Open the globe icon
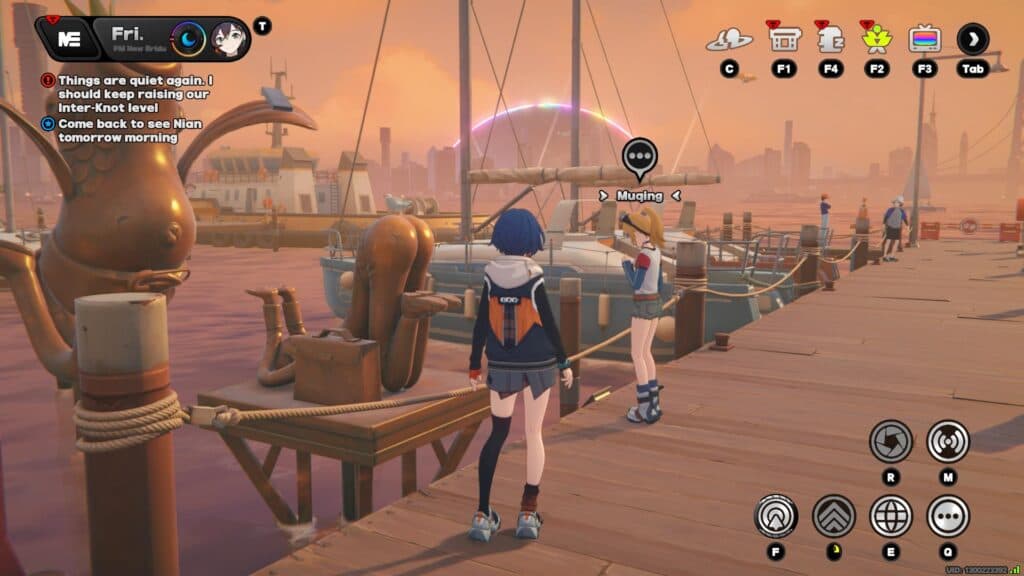1024x576 pixels. pyautogui.click(x=890, y=516)
